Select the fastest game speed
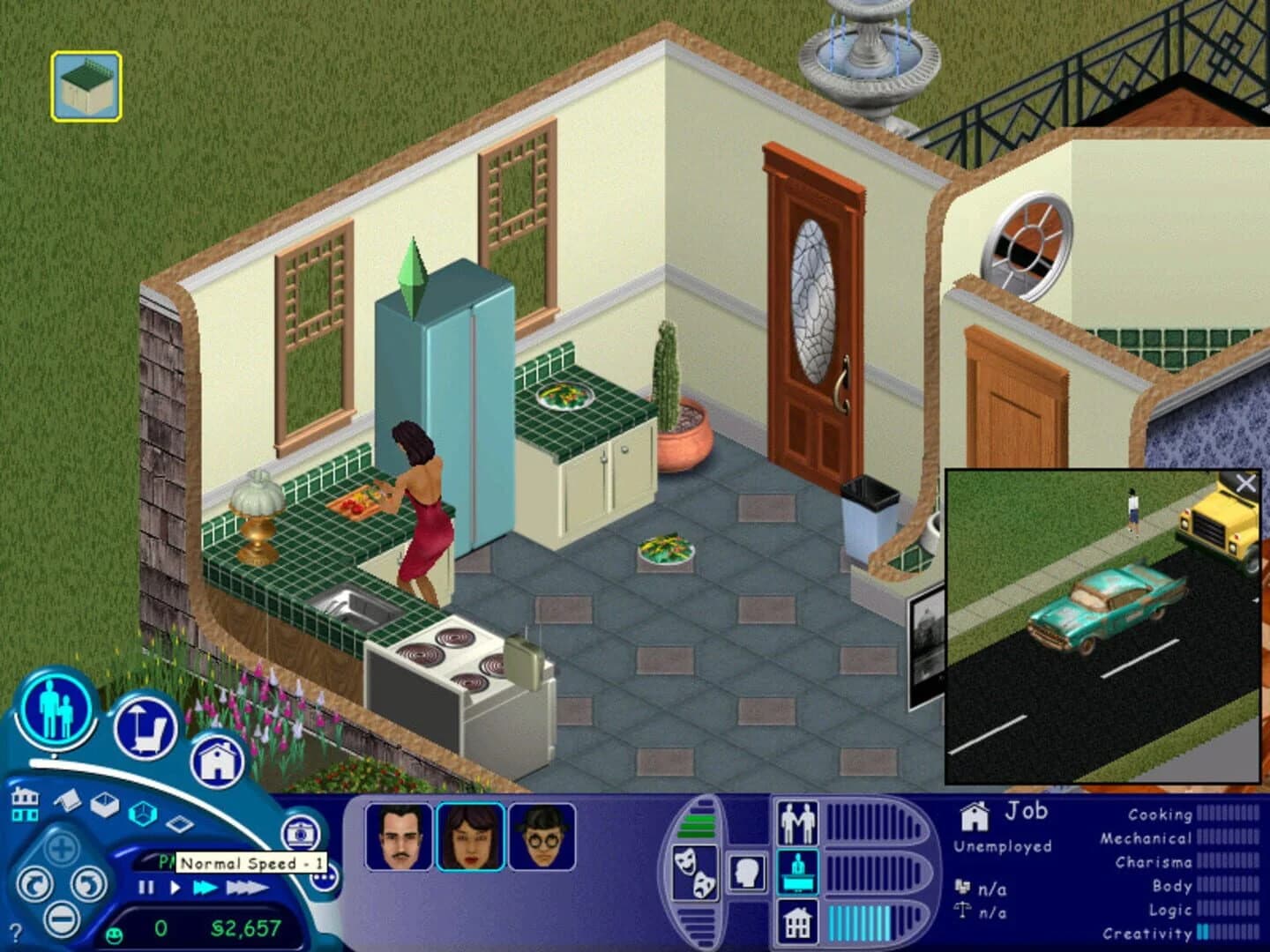 (247, 888)
